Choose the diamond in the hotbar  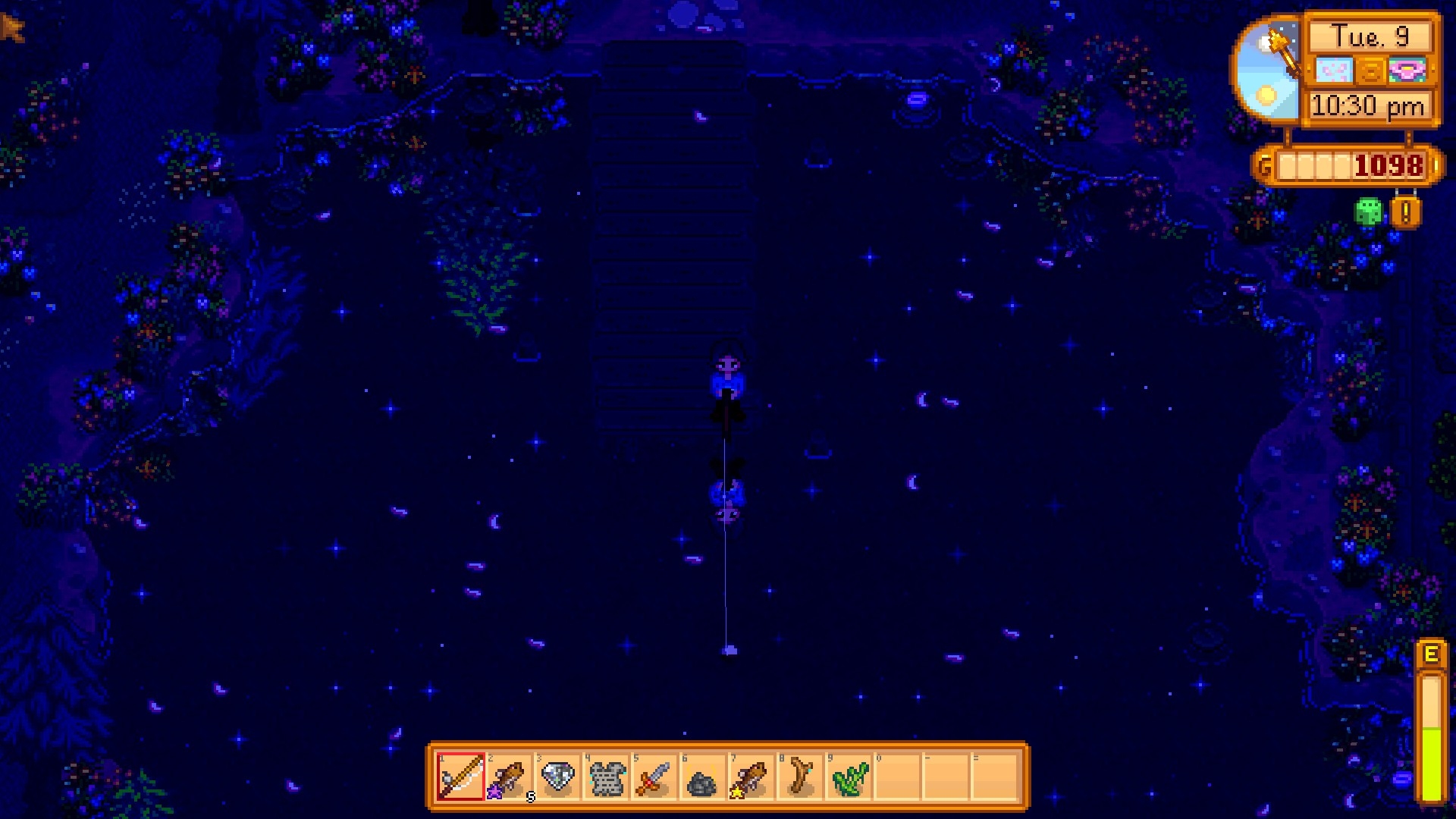click(558, 777)
